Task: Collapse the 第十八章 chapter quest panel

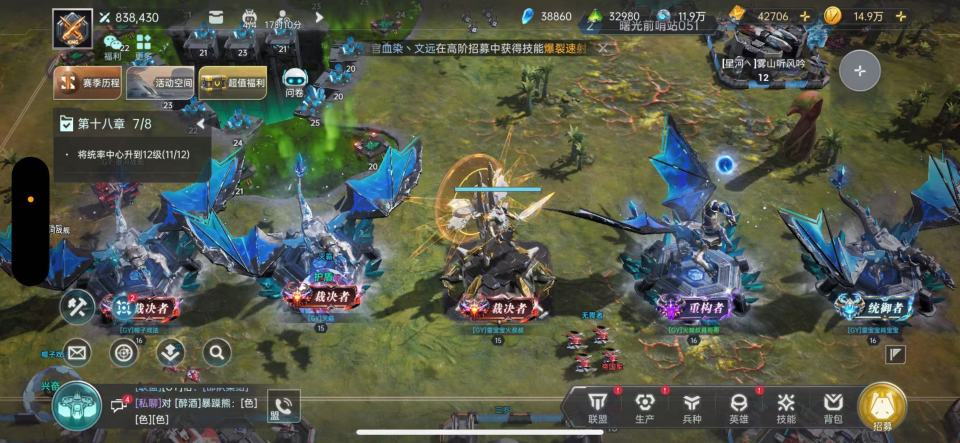Action: click(x=201, y=124)
